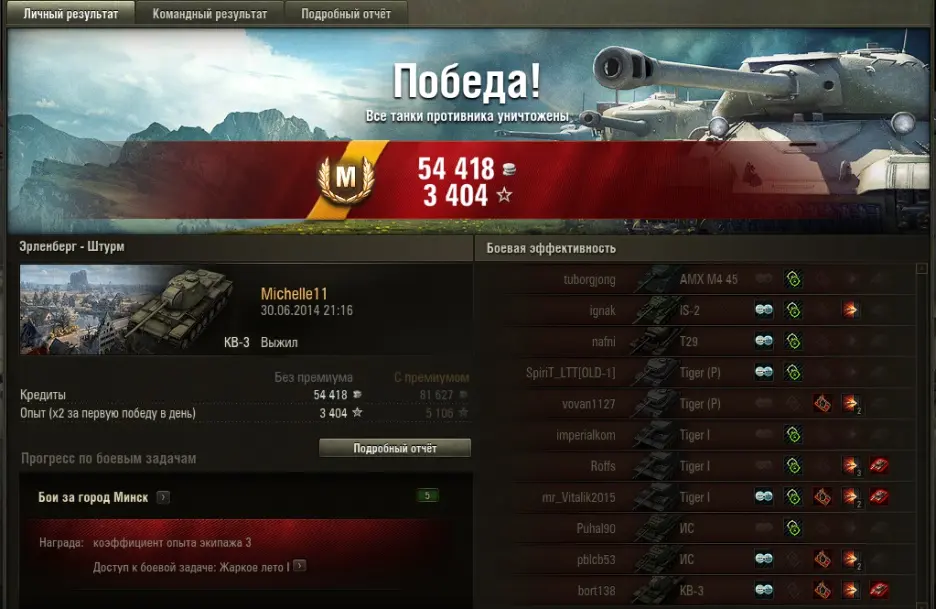This screenshot has width=936, height=609.
Task: Click the Puhal90 ИС row
Action: [700, 528]
